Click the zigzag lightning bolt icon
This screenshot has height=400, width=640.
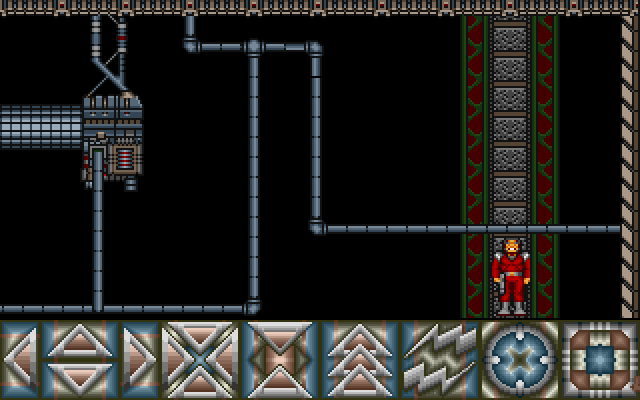[440, 358]
